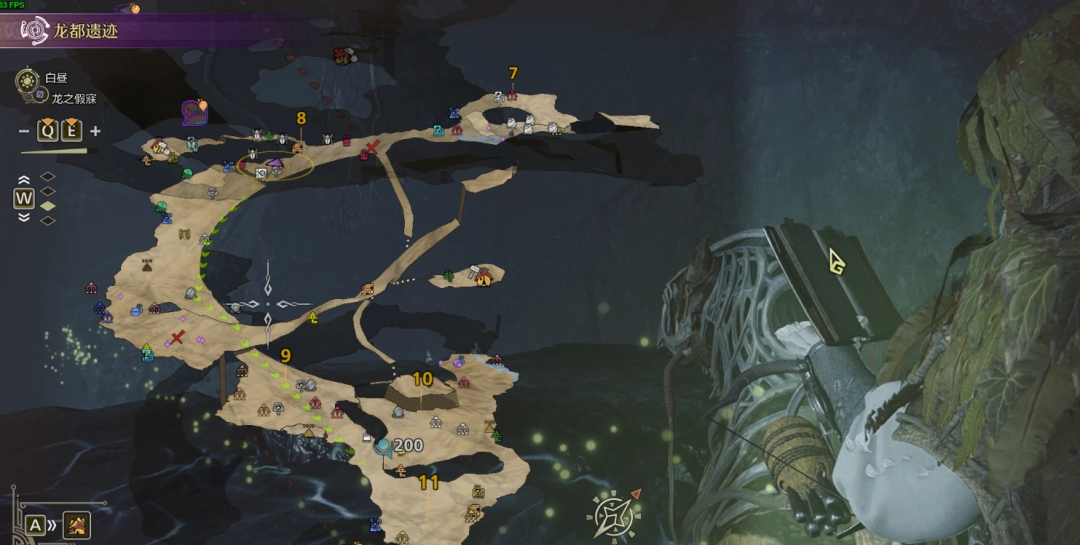Select the area 11 number marker
1080x545 pixels.
[429, 482]
